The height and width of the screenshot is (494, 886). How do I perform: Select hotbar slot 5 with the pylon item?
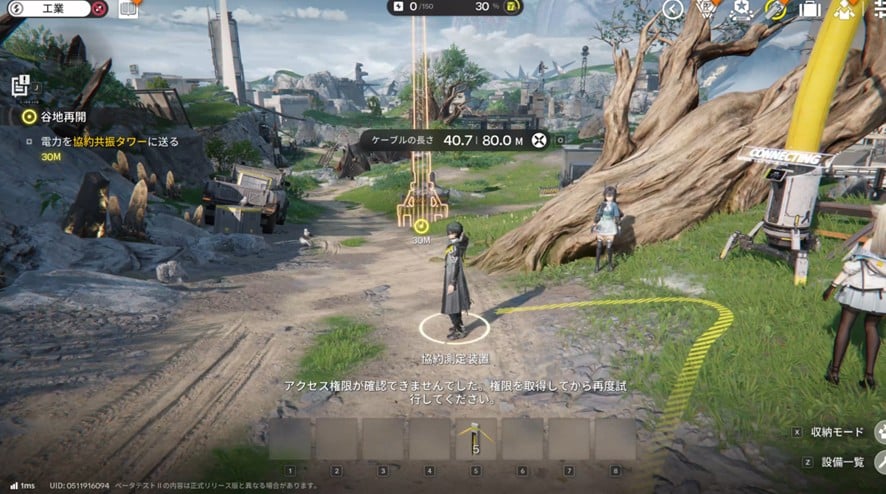click(x=476, y=438)
